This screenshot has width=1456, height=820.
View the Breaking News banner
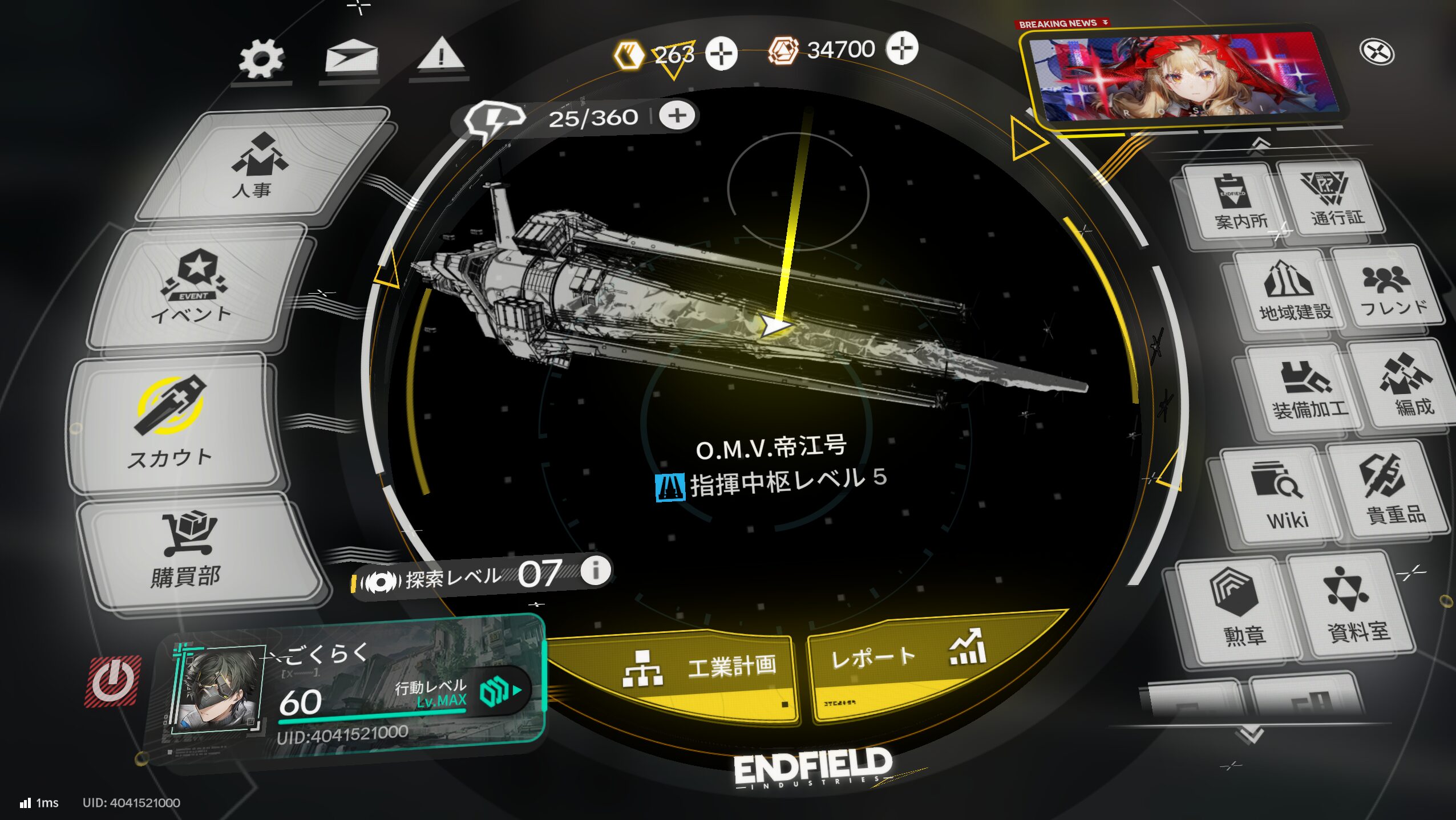(1187, 77)
